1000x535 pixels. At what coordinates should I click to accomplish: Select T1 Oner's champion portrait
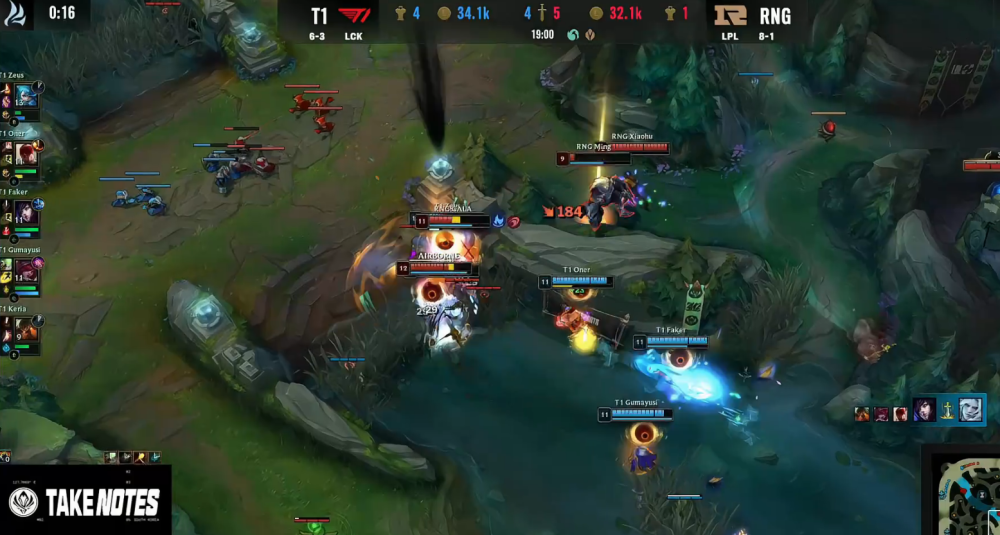click(x=25, y=153)
